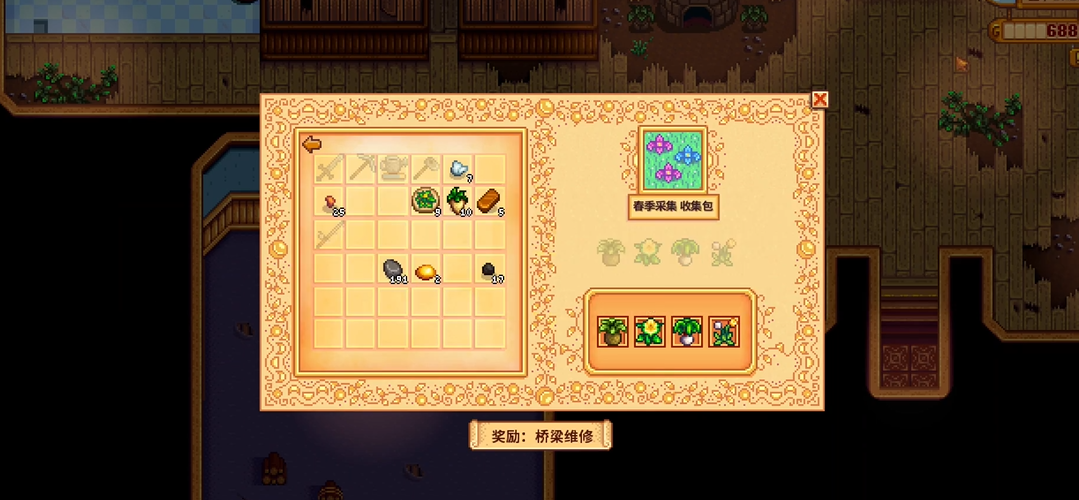The image size is (1079, 500).
Task: Select the stone stack of 191
Action: click(x=394, y=269)
